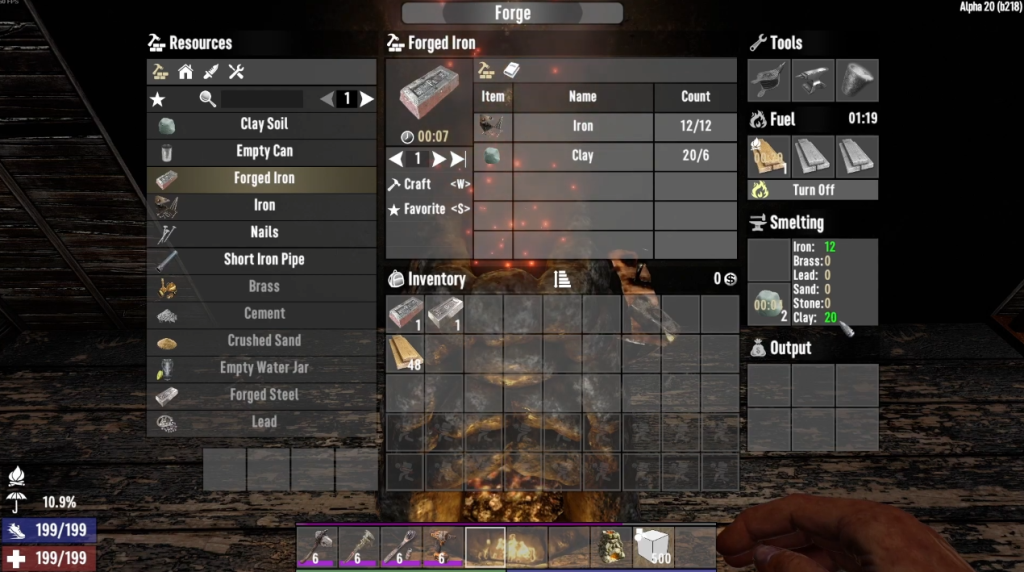
Task: Toggle the favorites star filter
Action: coord(158,99)
